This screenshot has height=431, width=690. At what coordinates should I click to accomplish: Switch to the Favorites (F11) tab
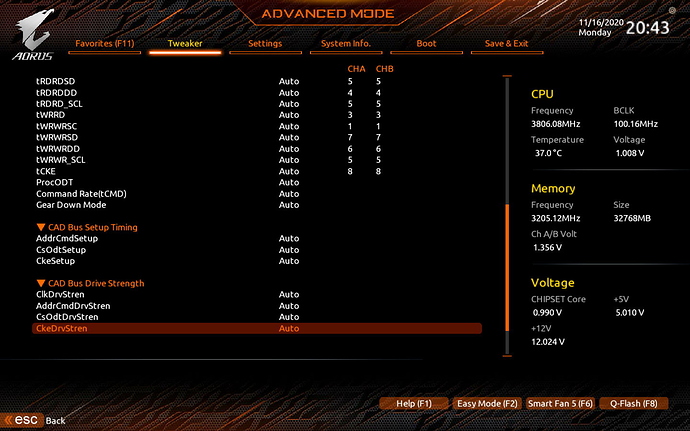click(x=104, y=44)
